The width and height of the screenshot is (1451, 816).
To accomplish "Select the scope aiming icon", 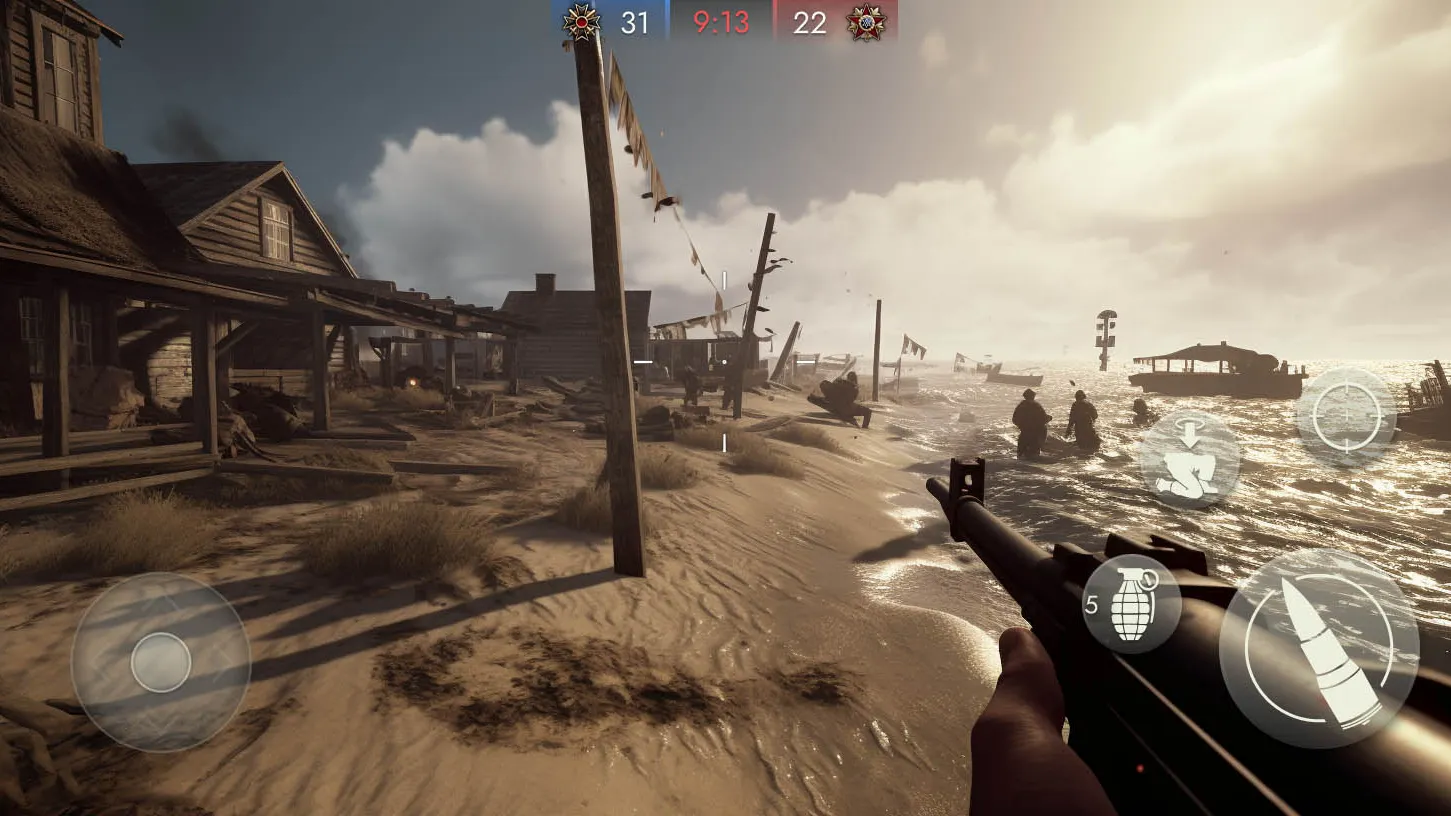I will pos(1345,415).
